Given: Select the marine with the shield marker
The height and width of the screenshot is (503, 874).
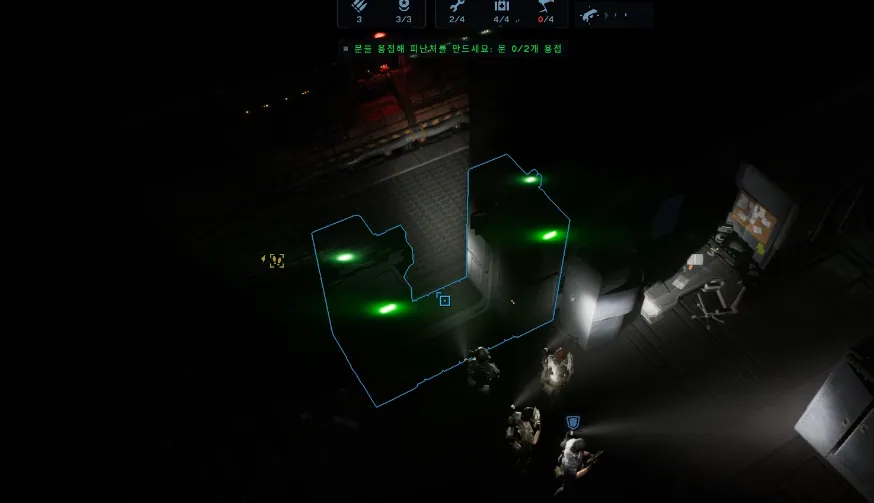Looking at the screenshot, I should [574, 457].
